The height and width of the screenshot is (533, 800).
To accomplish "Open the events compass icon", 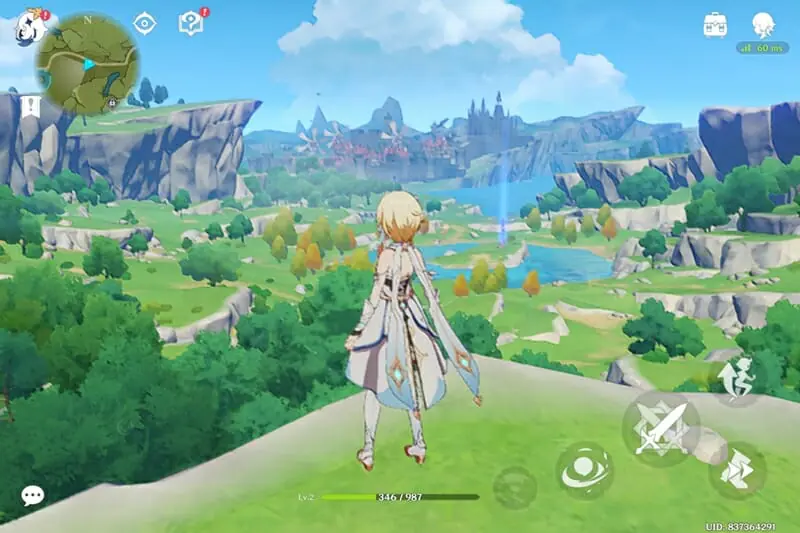I will tap(145, 23).
